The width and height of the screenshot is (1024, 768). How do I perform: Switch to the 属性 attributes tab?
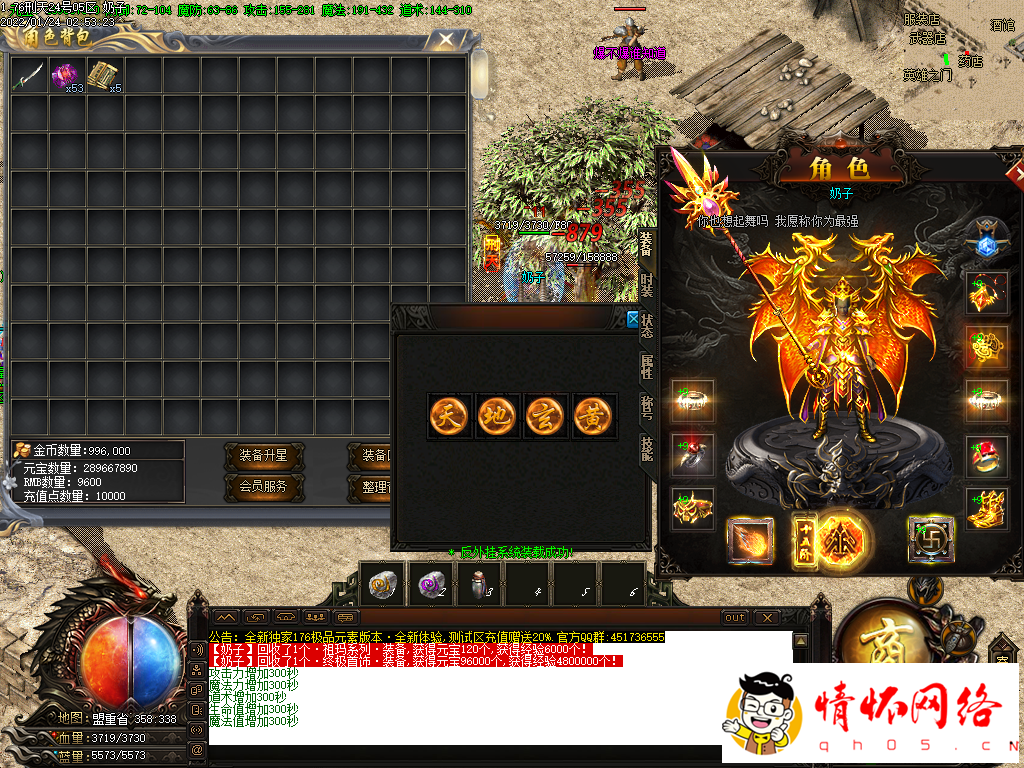click(x=646, y=366)
